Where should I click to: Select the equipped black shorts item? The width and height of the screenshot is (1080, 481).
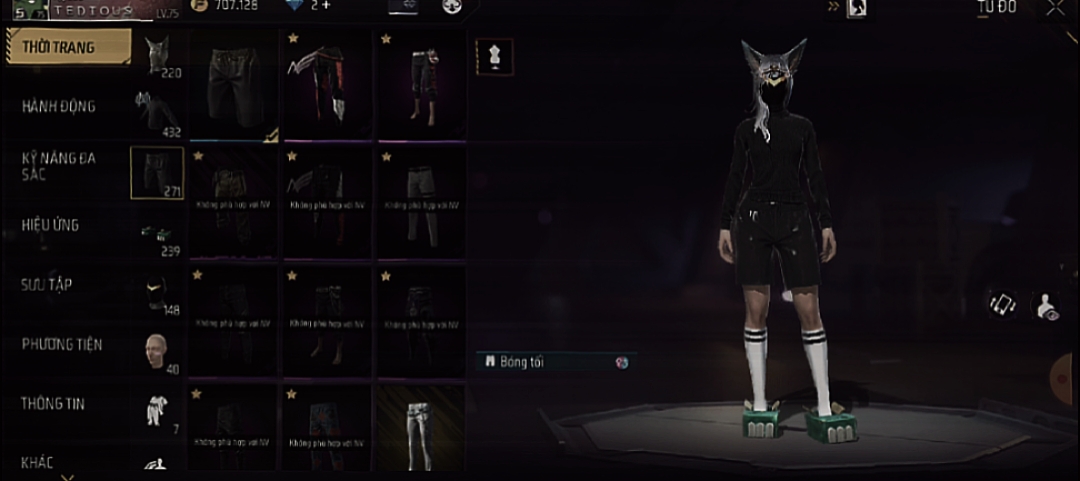coord(234,85)
